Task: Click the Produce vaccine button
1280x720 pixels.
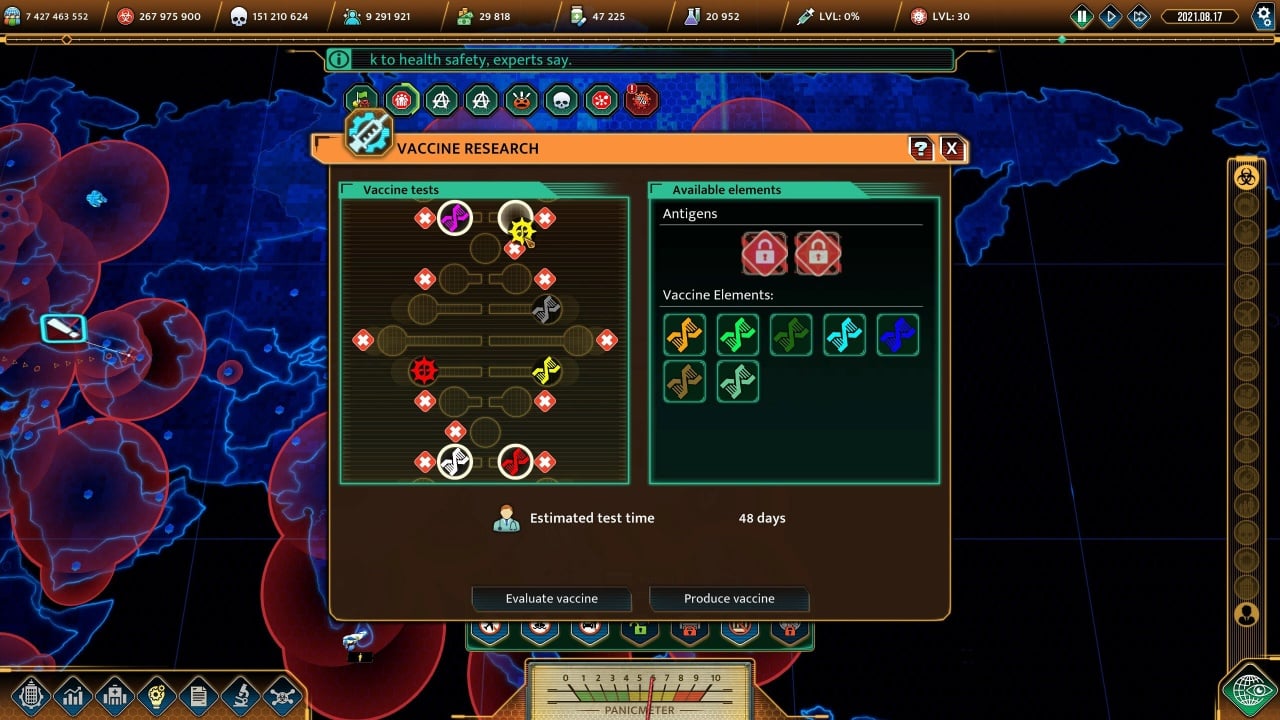Action: [729, 598]
